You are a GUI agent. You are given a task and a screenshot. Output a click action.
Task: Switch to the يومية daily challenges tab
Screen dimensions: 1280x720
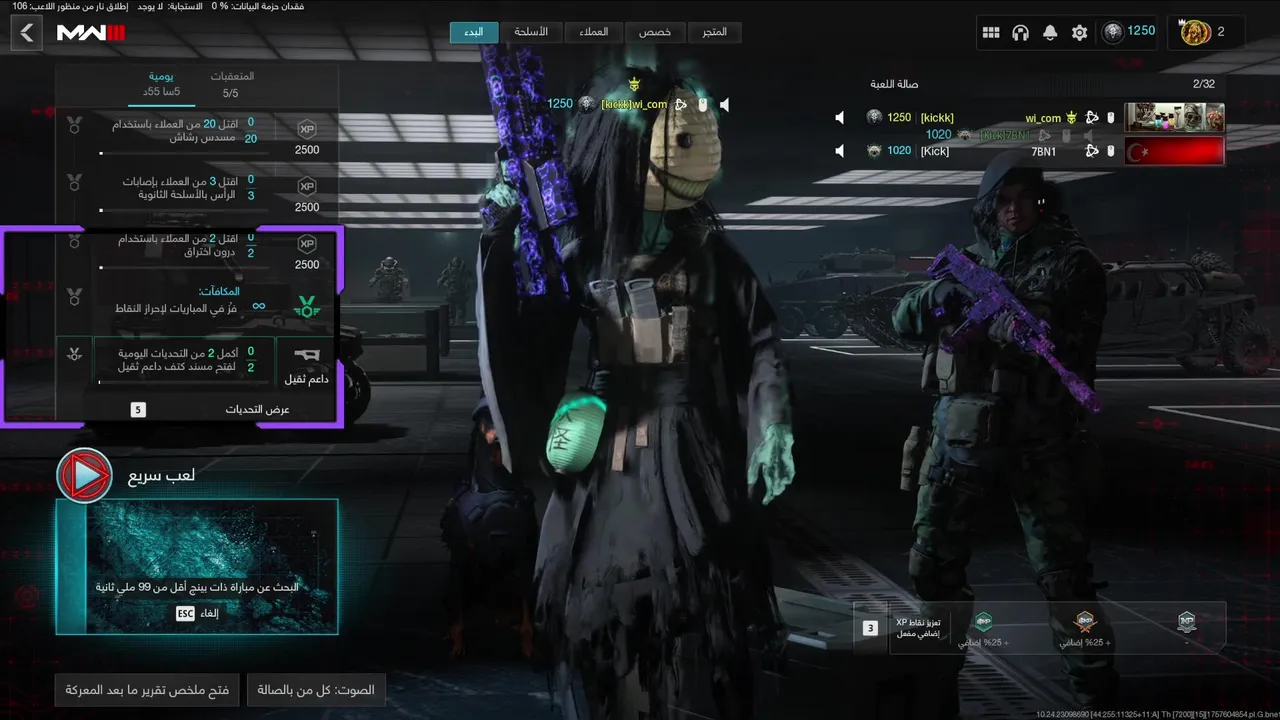[162, 84]
